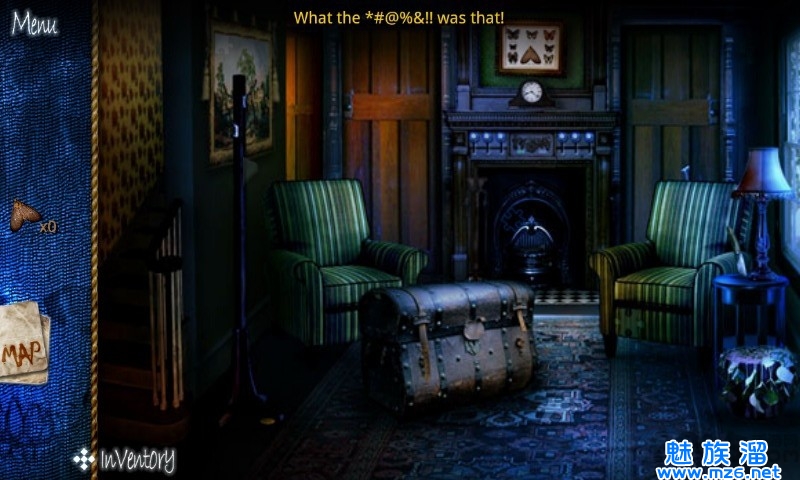
Task: Open the Map paper note
Action: pos(22,346)
